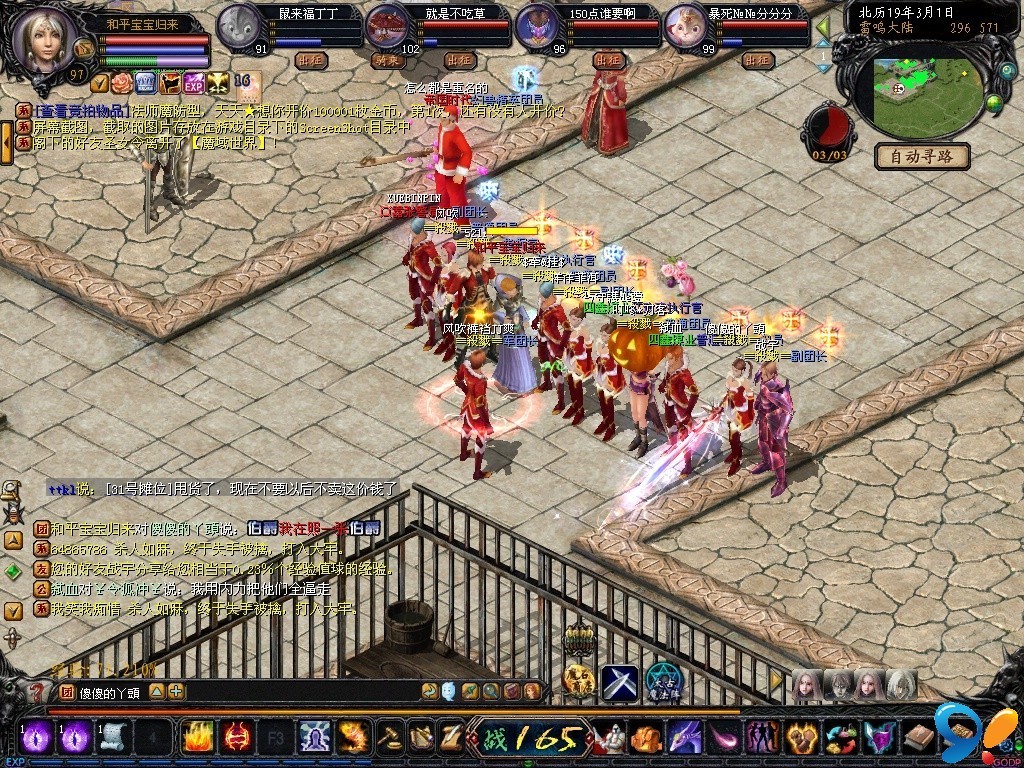Image resolution: width=1024 pixels, height=768 pixels.
Task: Click the gavel icon in bottom bar
Action: pyautogui.click(x=387, y=738)
